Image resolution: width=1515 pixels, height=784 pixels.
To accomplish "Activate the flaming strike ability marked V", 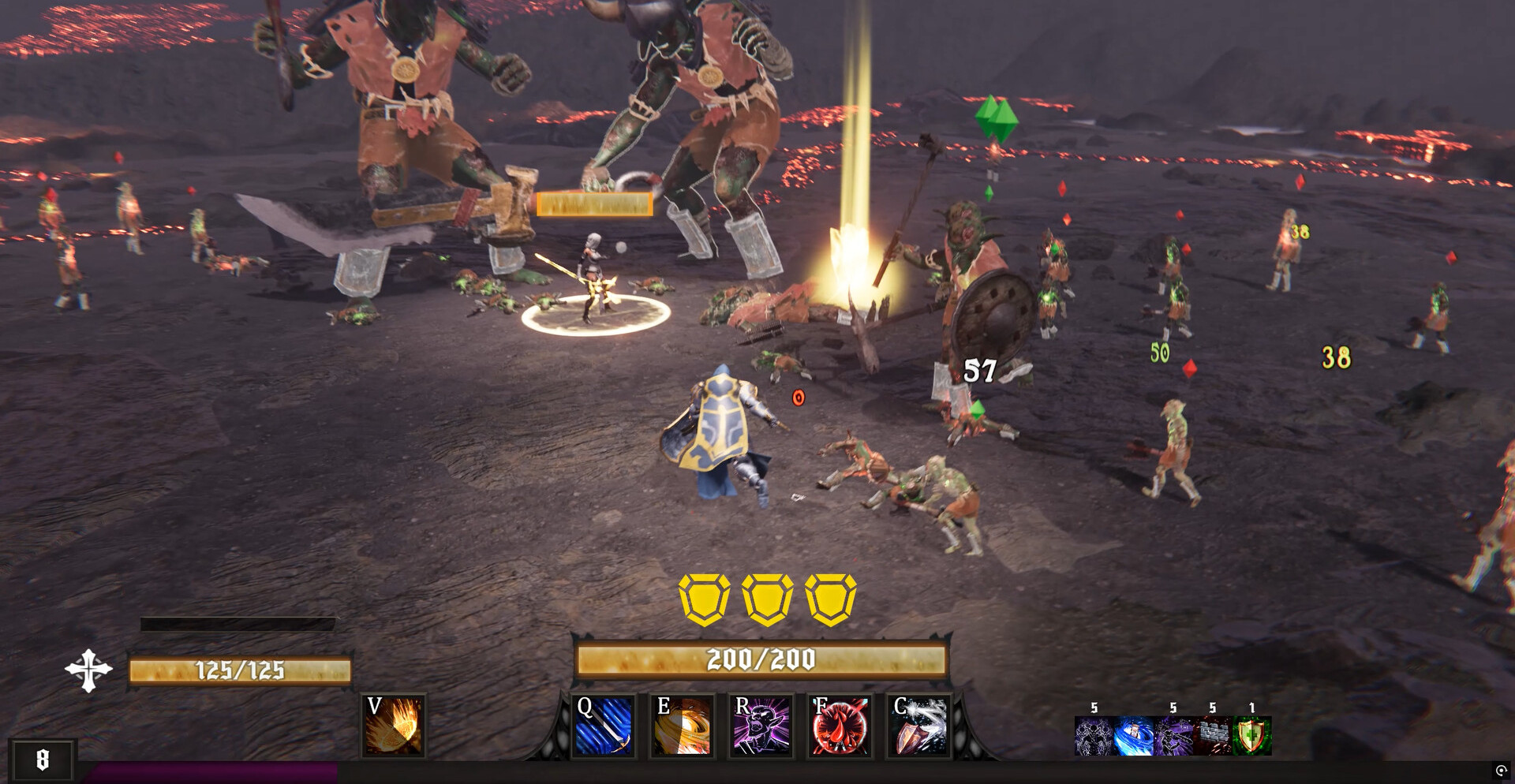I will click(x=394, y=726).
